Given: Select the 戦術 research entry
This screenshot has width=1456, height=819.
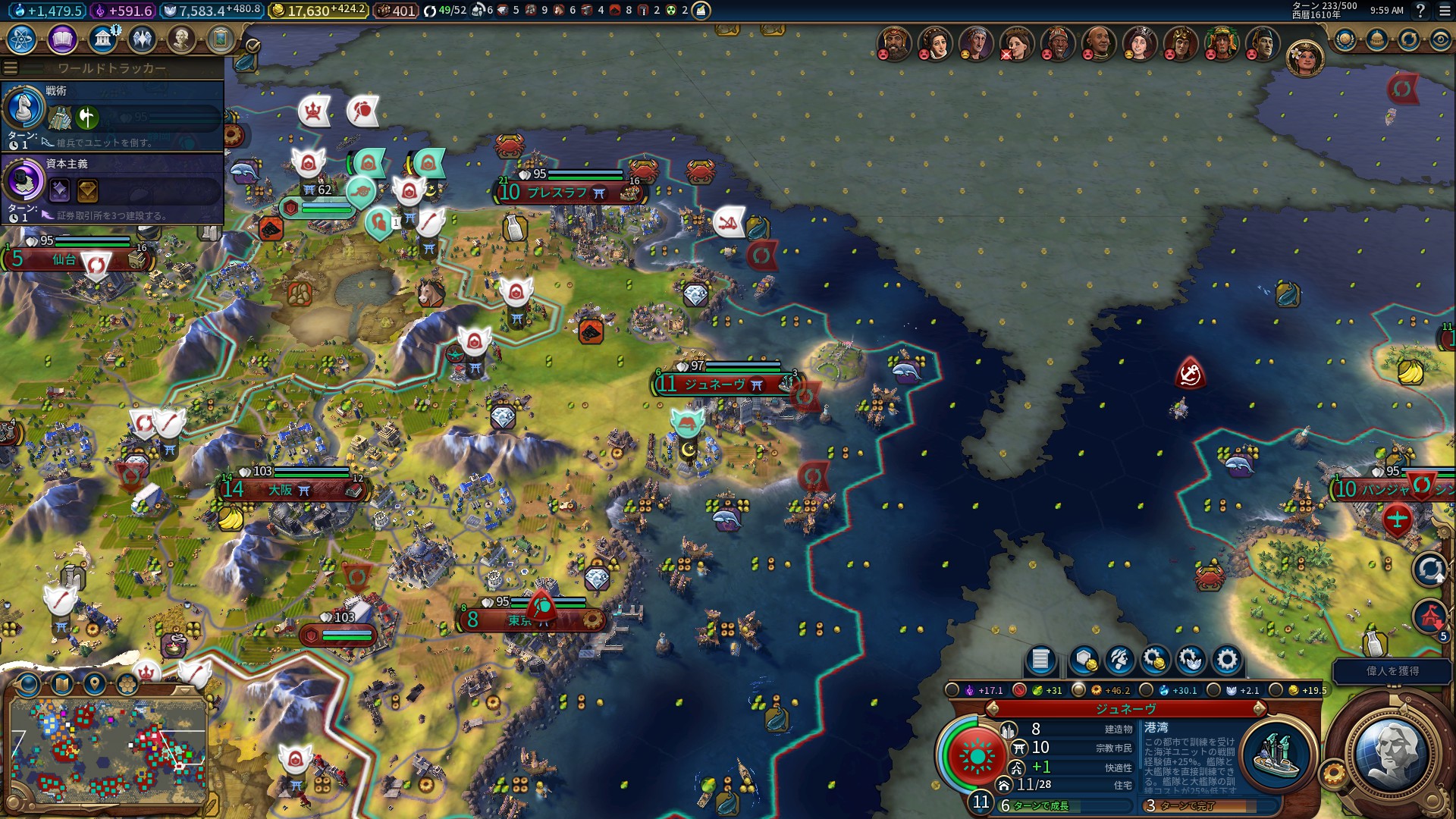Looking at the screenshot, I should pyautogui.click(x=112, y=115).
